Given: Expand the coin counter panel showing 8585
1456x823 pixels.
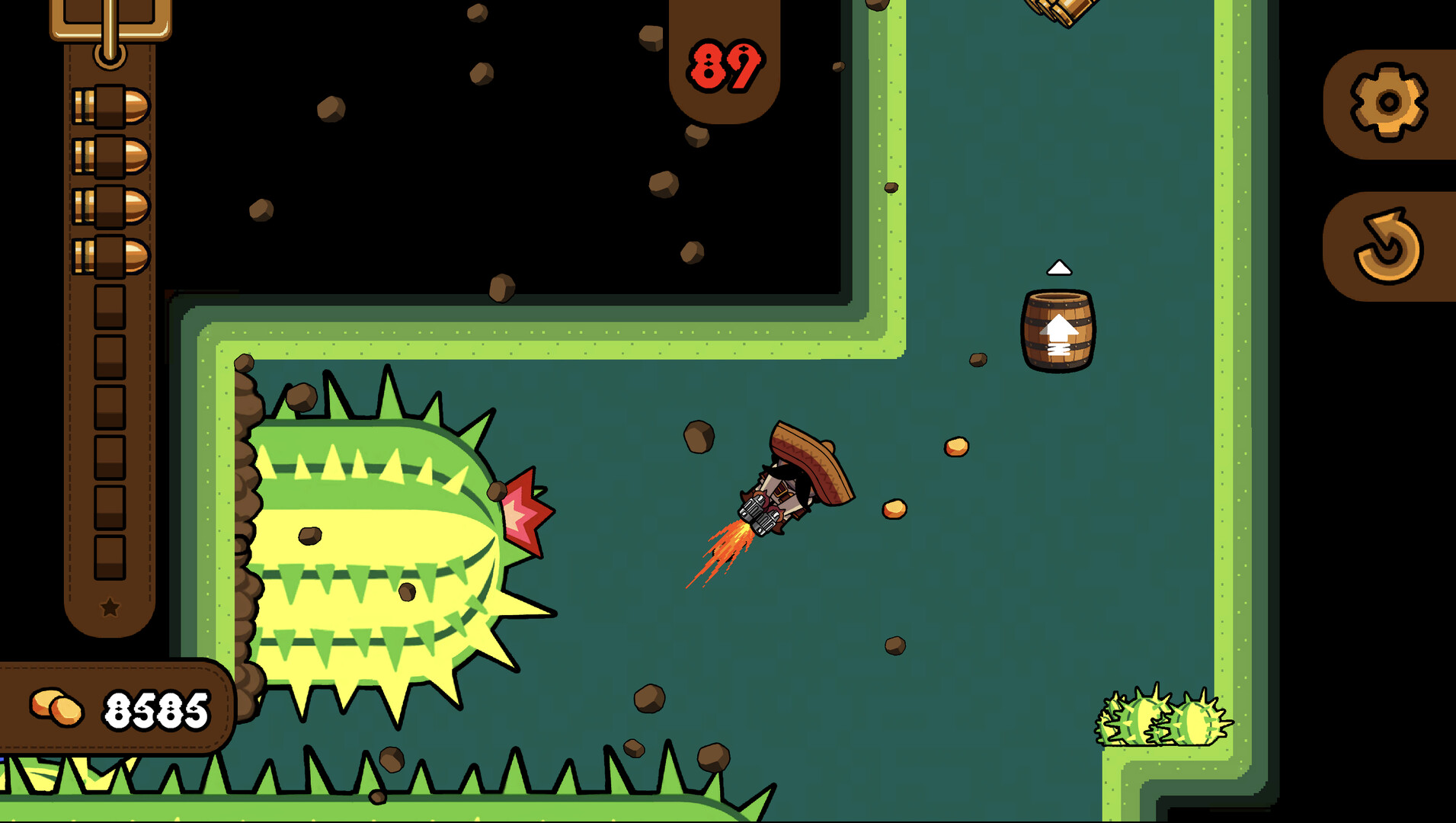Looking at the screenshot, I should pos(114,706).
